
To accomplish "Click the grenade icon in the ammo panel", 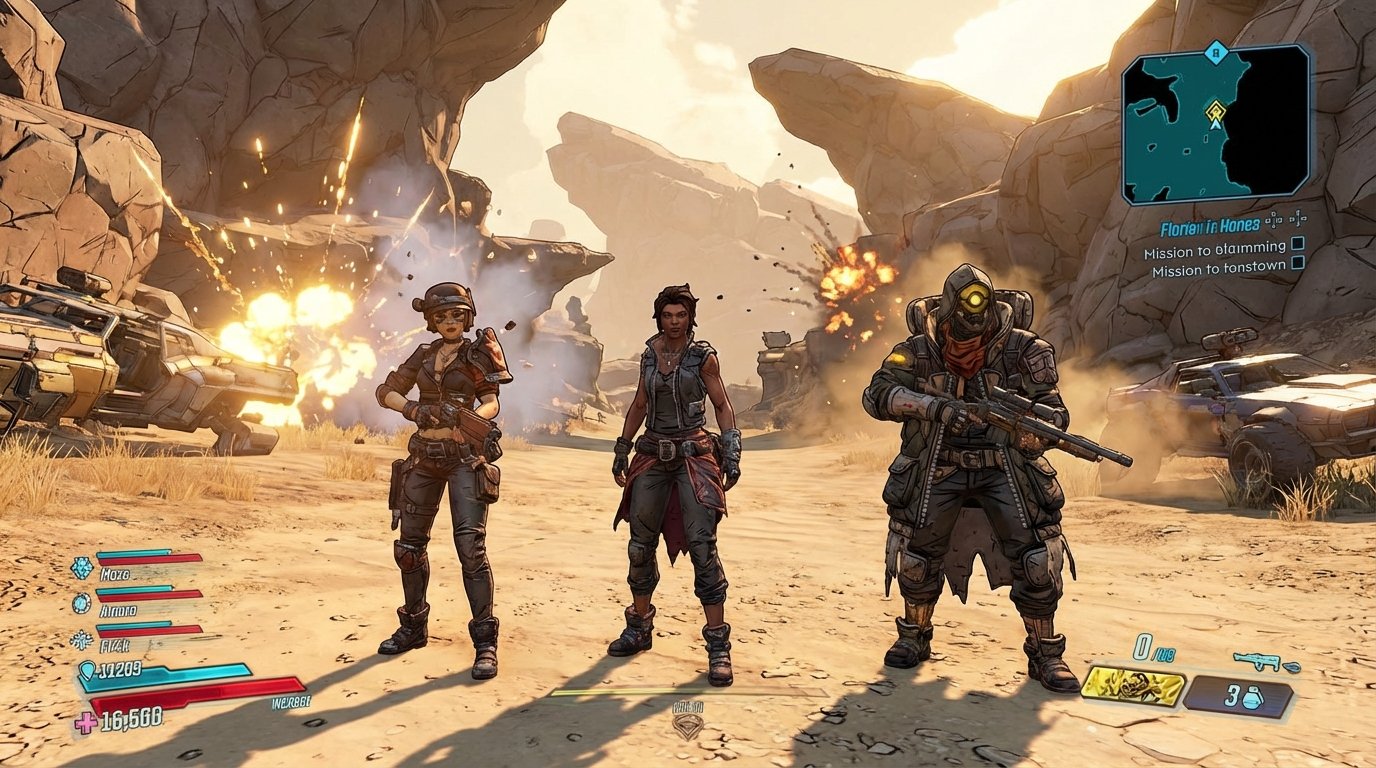I will click(x=1252, y=697).
